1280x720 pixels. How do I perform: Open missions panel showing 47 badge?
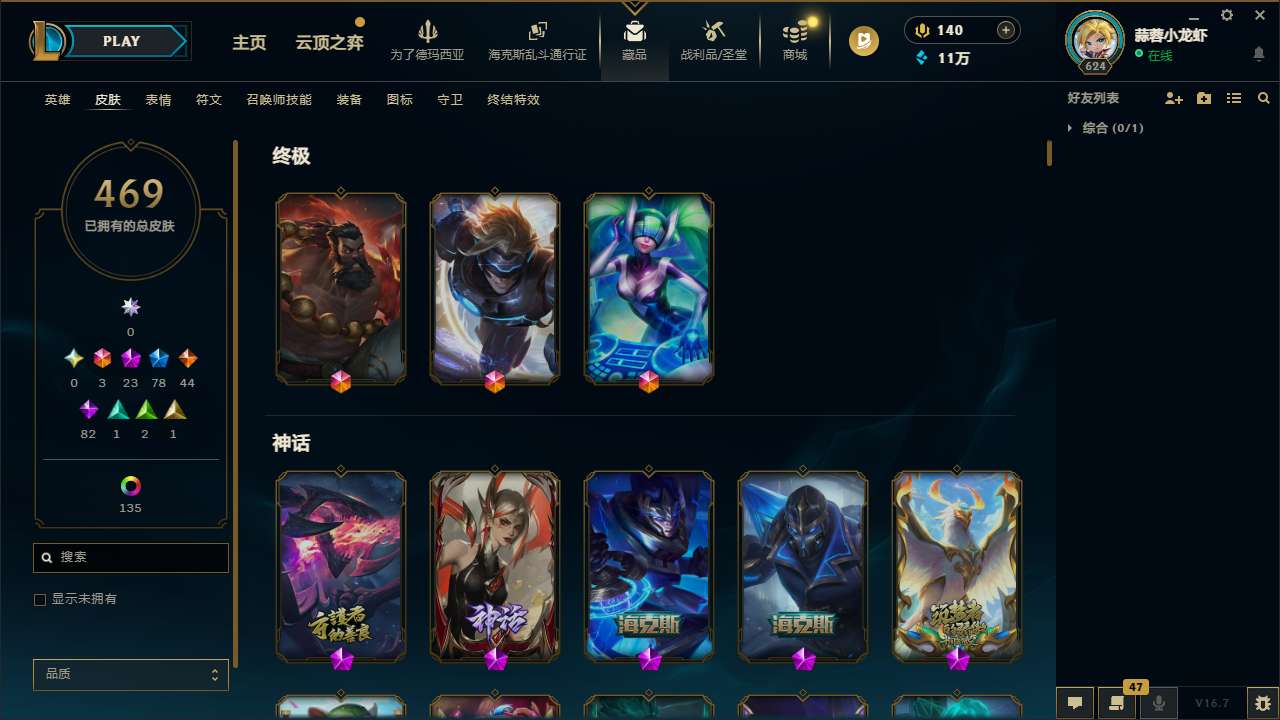[1117, 703]
